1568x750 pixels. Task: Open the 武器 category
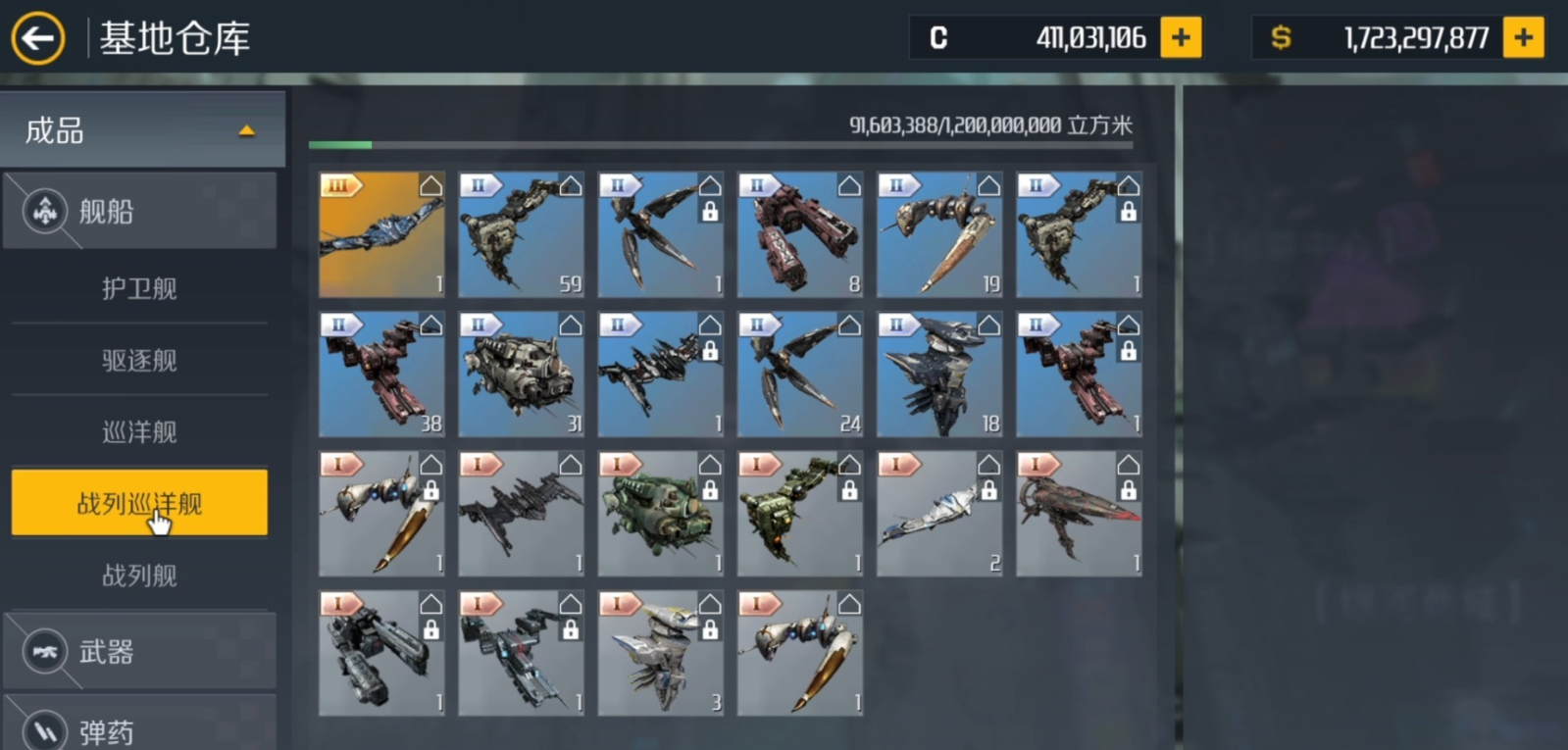140,652
